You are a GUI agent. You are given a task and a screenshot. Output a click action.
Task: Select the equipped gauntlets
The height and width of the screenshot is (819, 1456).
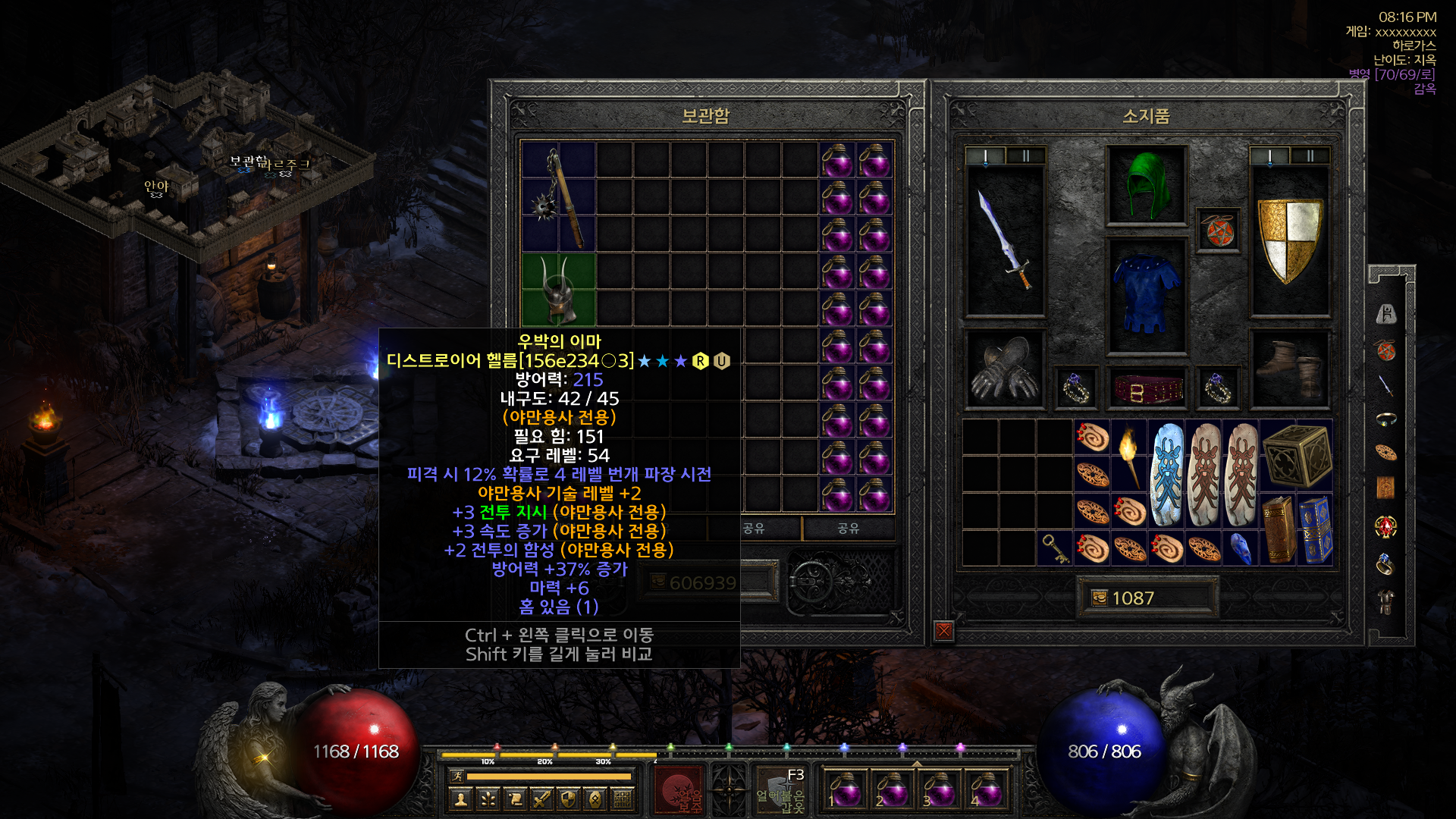click(1005, 369)
